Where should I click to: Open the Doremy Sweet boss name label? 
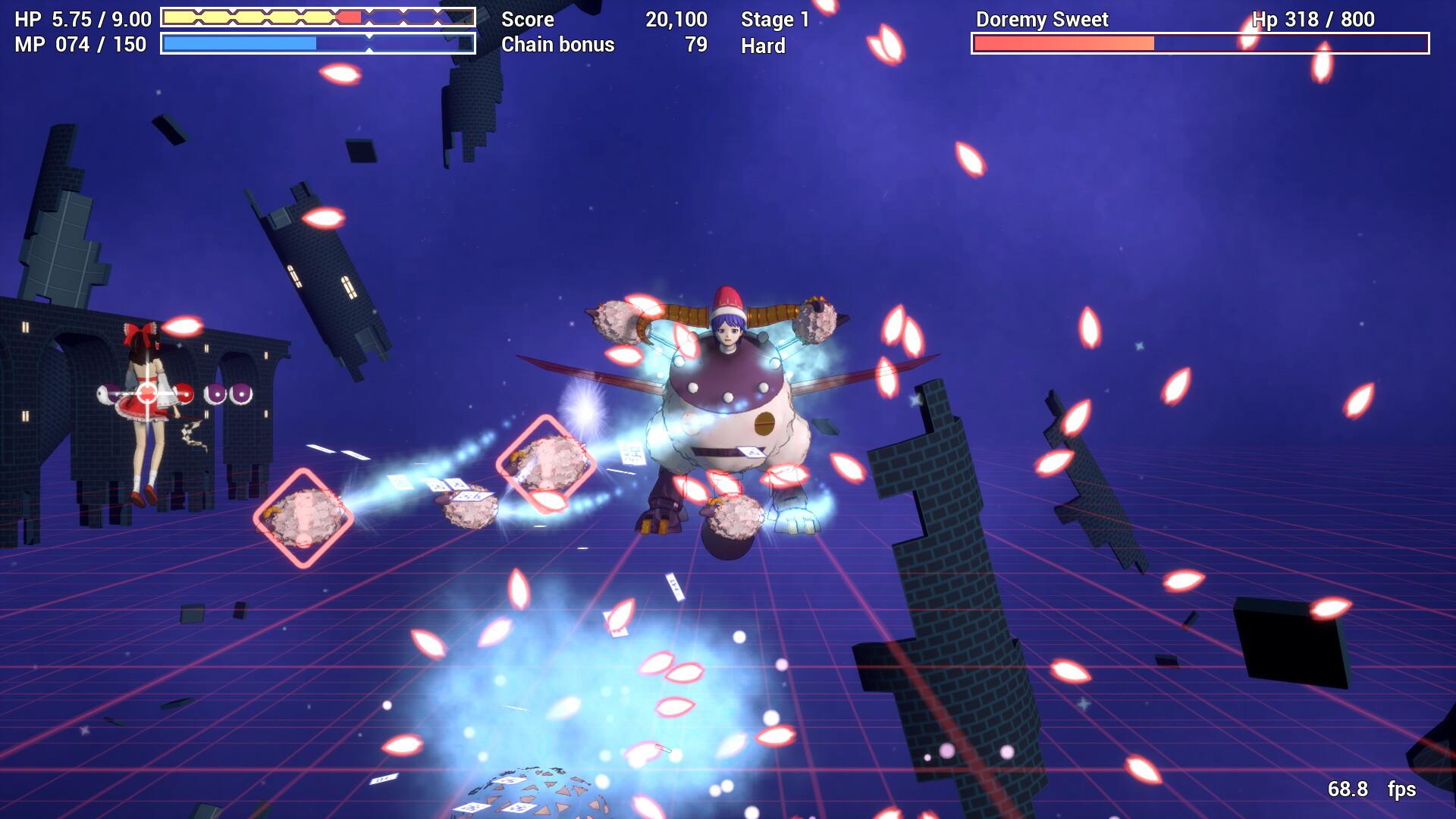[x=1043, y=20]
